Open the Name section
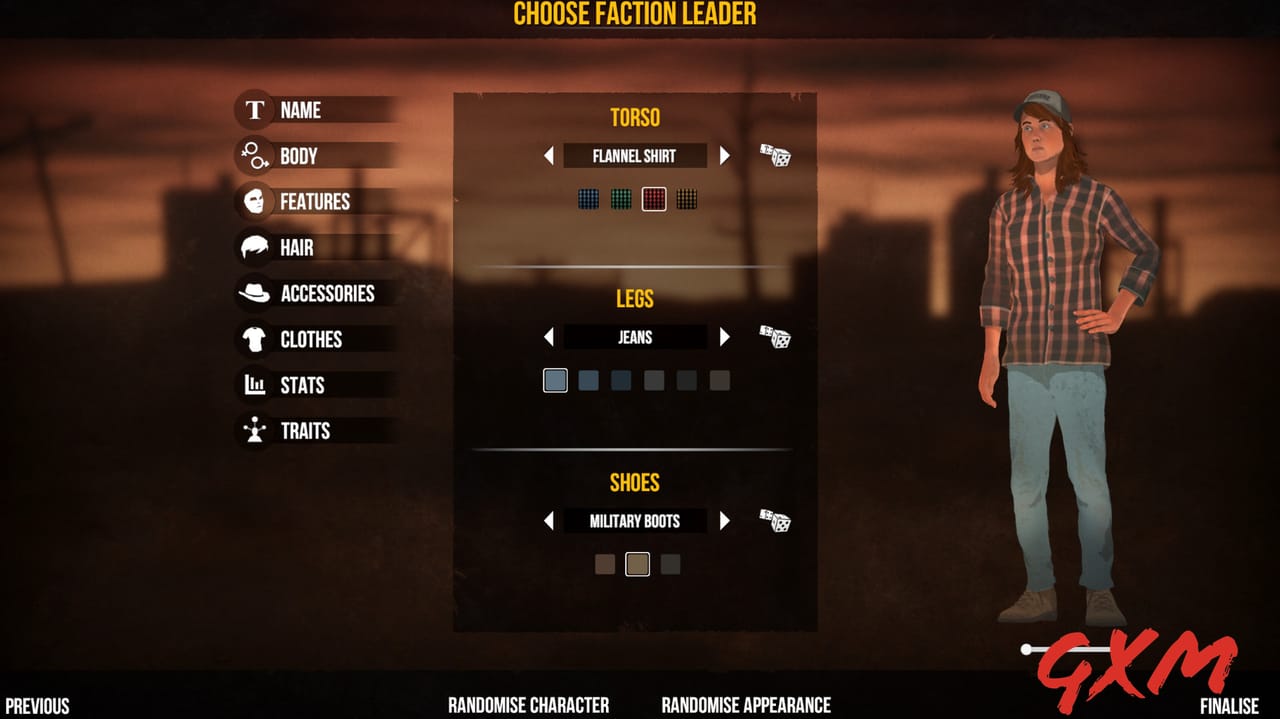1280x719 pixels. pyautogui.click(x=300, y=110)
